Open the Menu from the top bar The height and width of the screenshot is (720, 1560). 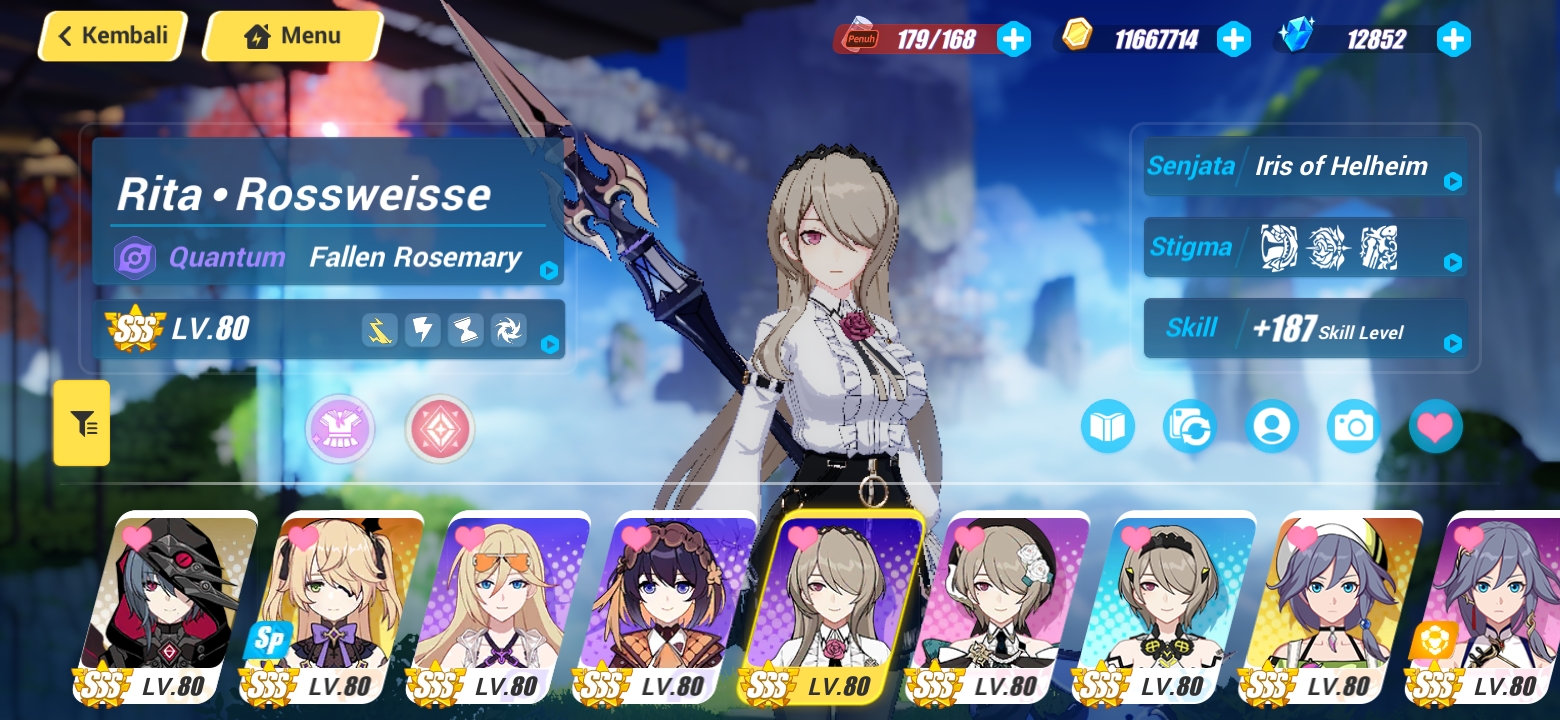292,35
